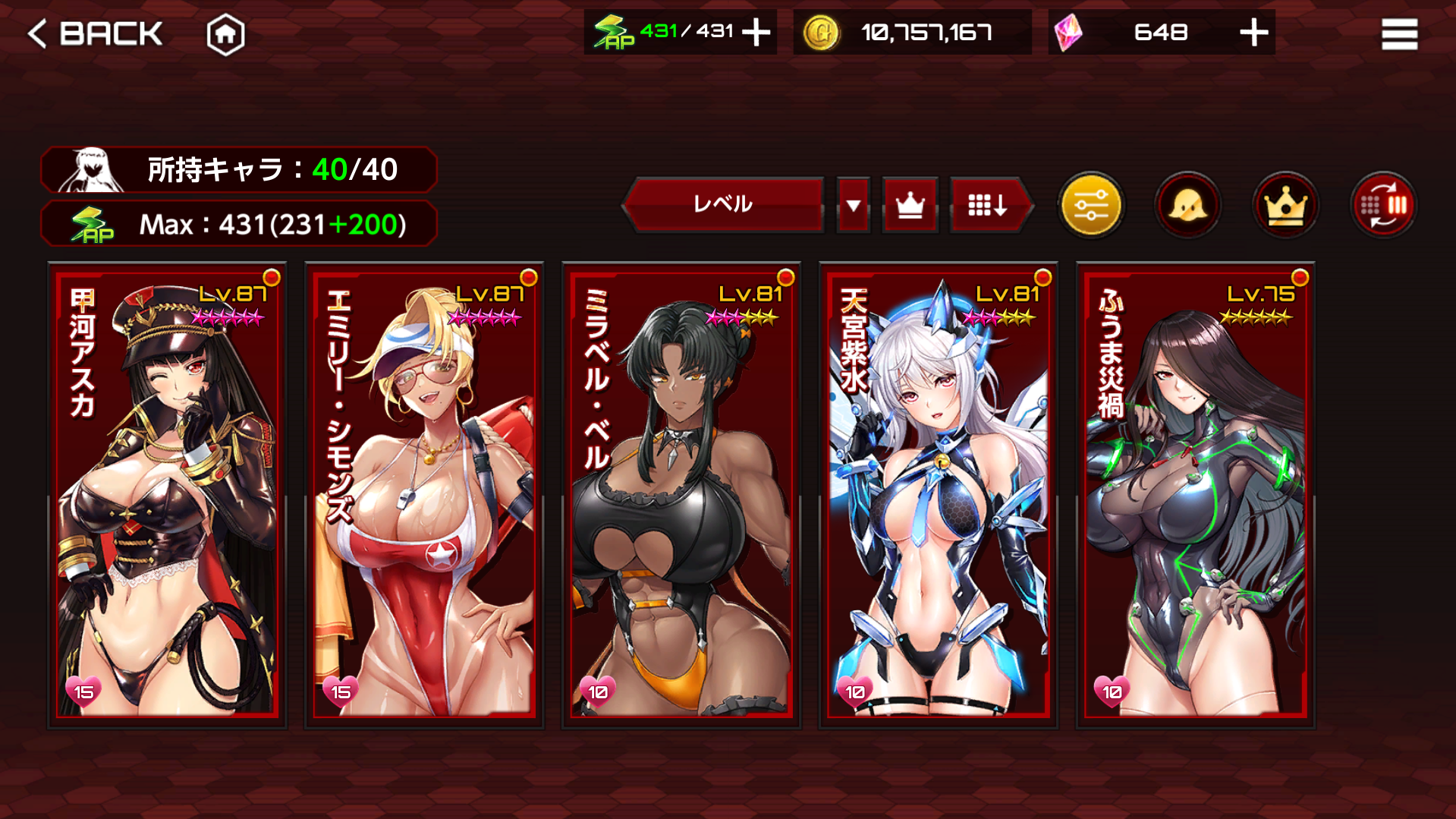Toggle the white crown filter button

click(x=910, y=205)
